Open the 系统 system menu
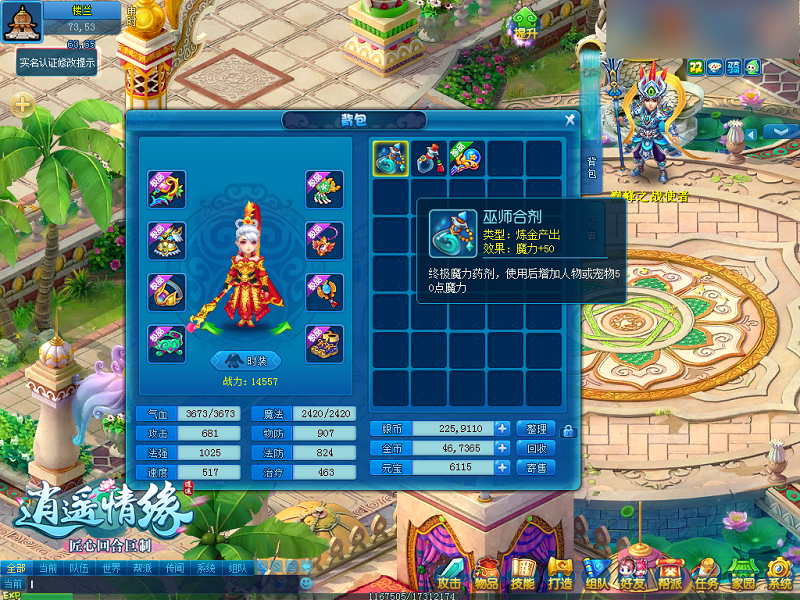800x600 pixels. pyautogui.click(x=779, y=576)
